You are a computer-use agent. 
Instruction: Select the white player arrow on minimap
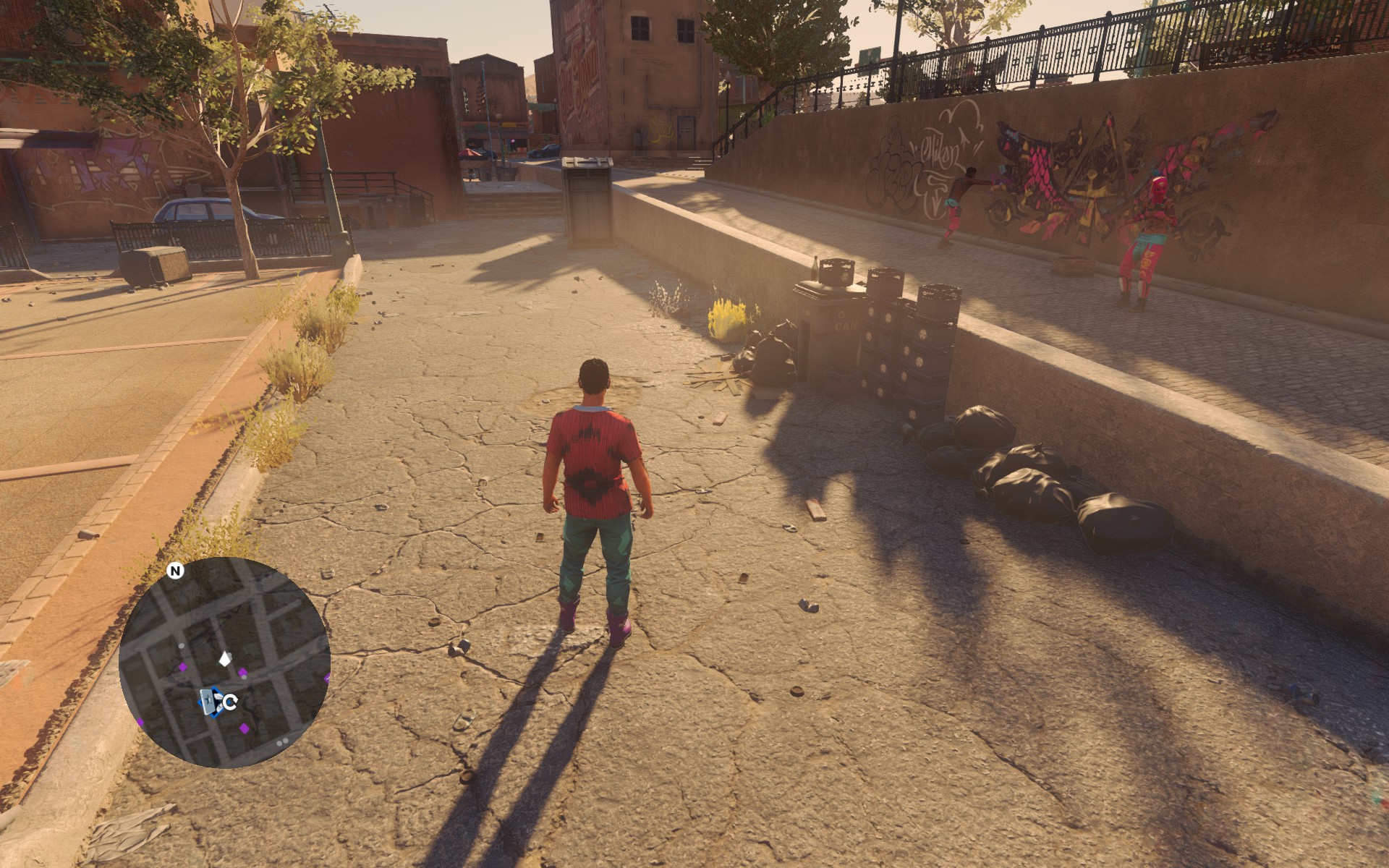tap(225, 658)
